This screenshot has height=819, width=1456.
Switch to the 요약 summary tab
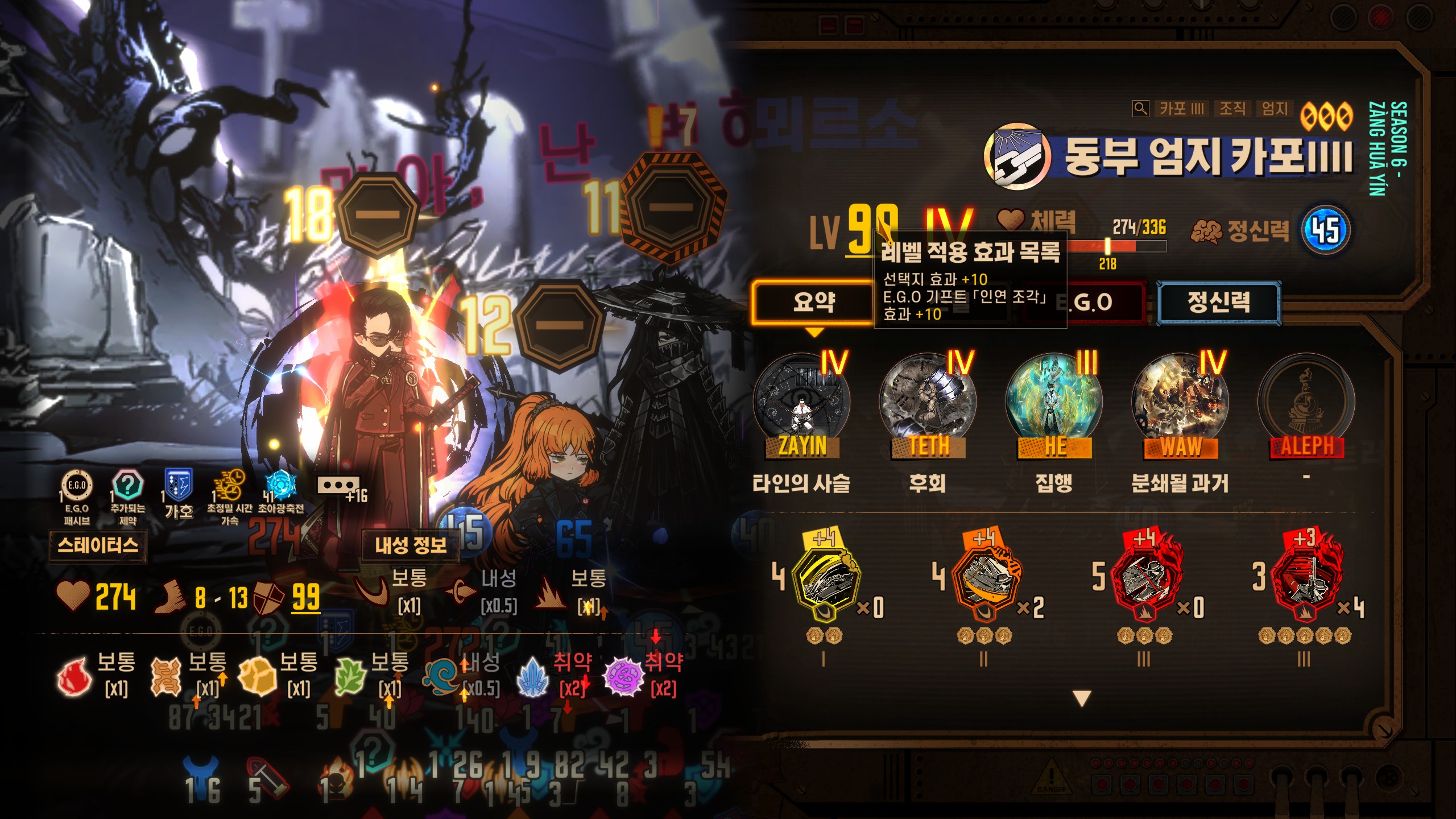pyautogui.click(x=813, y=301)
